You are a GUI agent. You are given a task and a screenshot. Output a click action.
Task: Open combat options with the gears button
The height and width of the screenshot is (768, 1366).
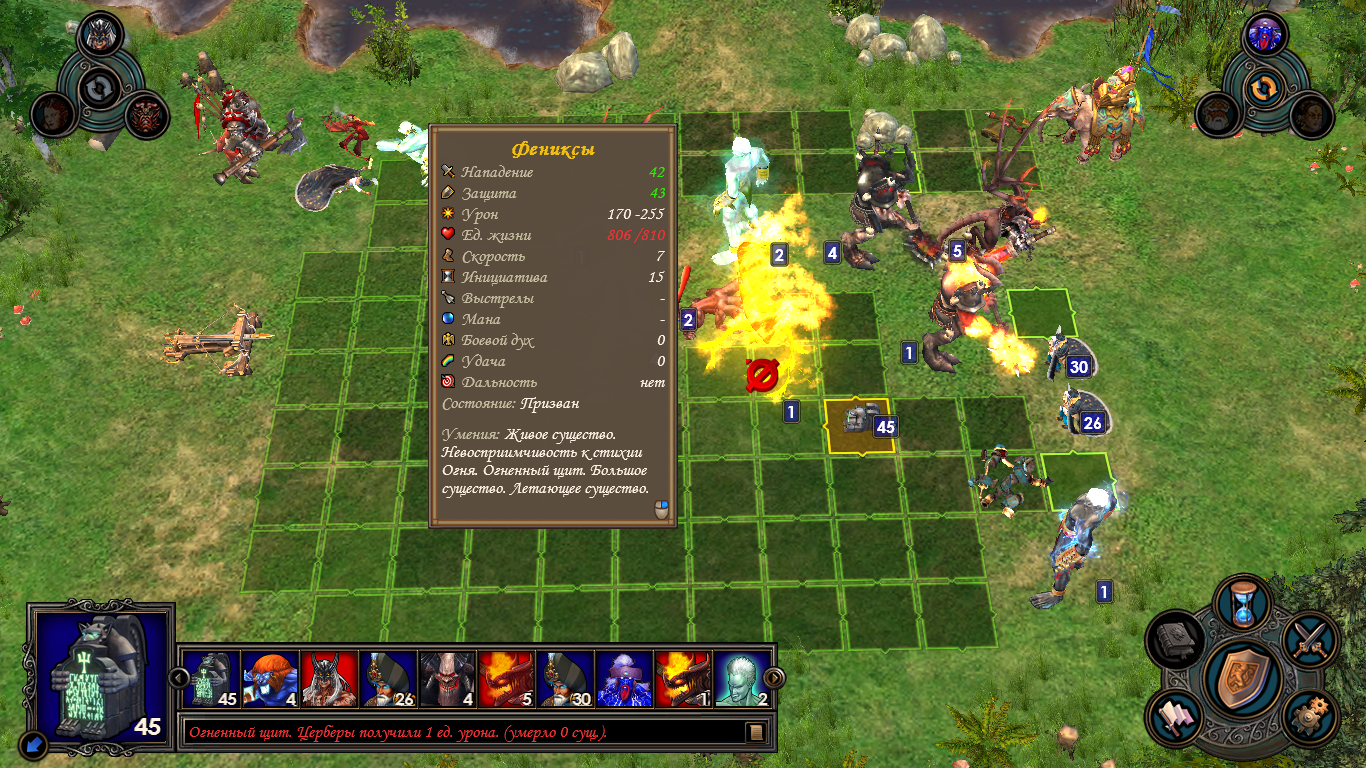coord(1307,717)
